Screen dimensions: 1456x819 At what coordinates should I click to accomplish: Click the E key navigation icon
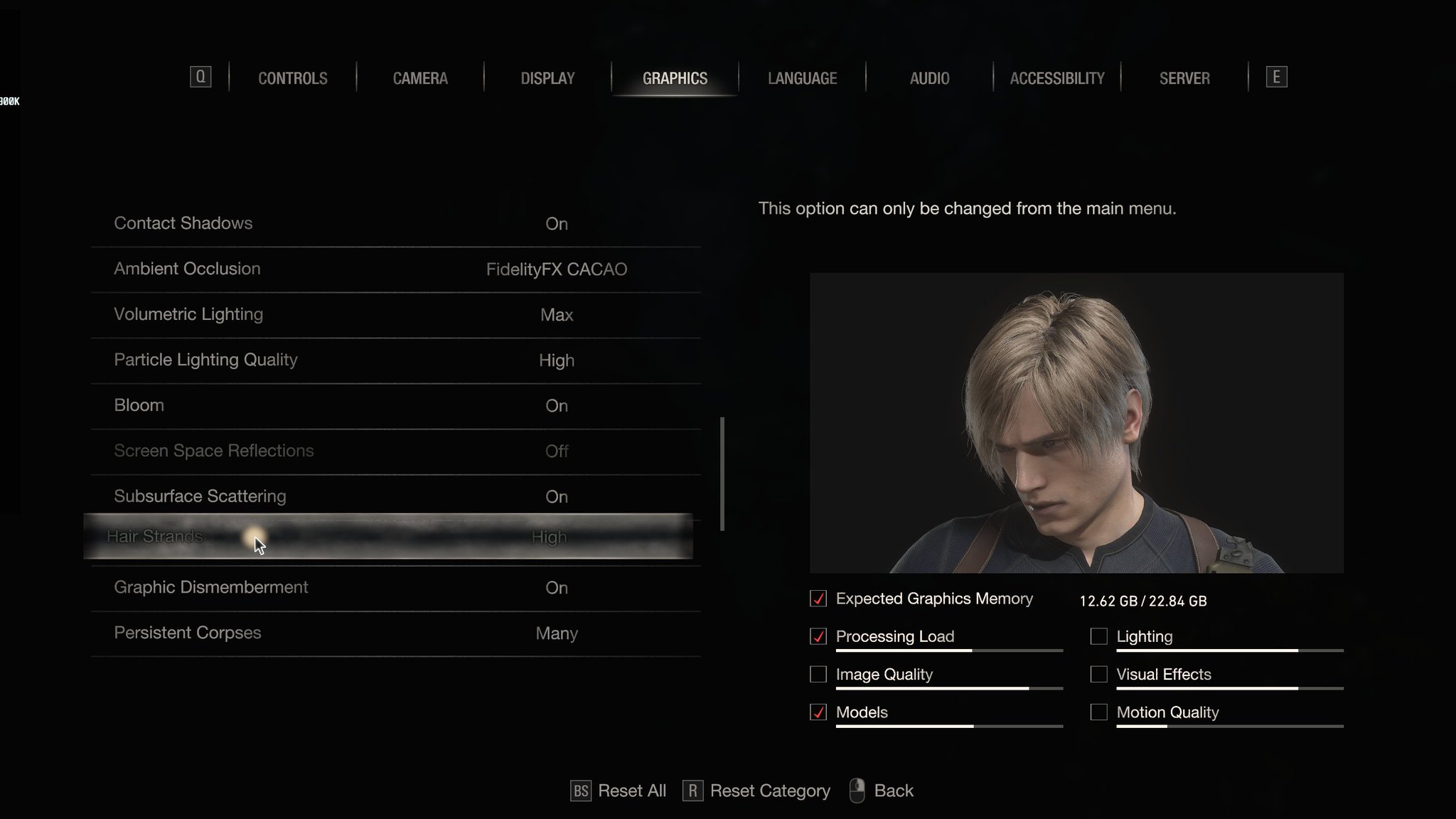tap(1275, 77)
